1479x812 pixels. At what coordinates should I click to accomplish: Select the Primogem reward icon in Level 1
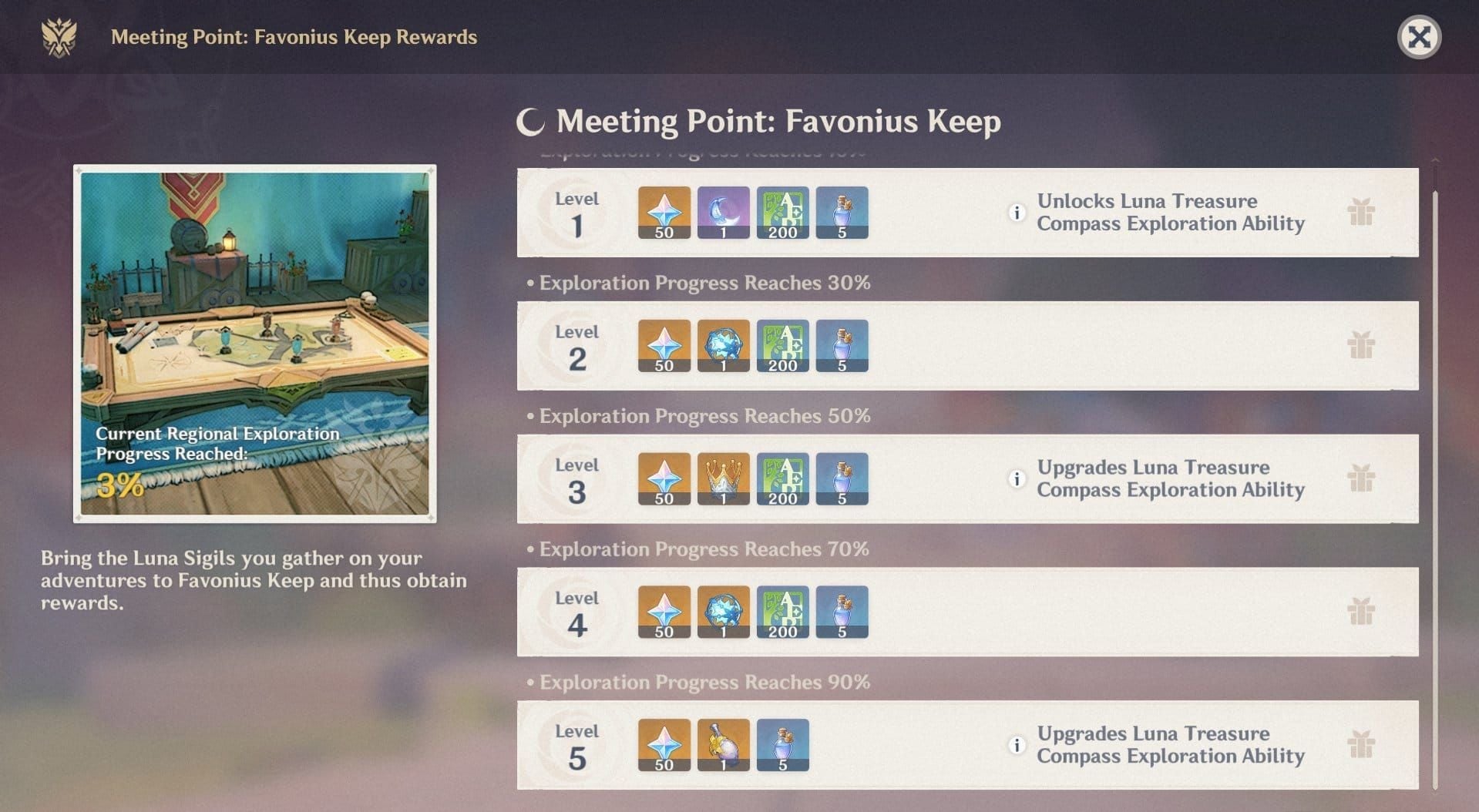click(x=664, y=213)
